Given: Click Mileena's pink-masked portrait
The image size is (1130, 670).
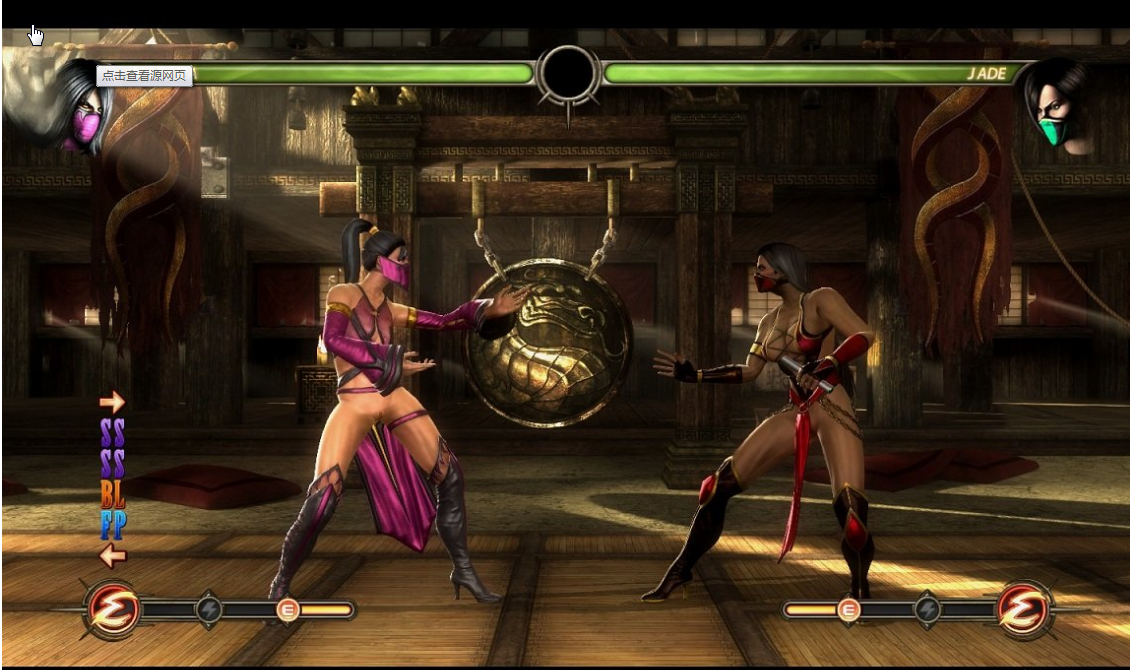Looking at the screenshot, I should 77,112.
